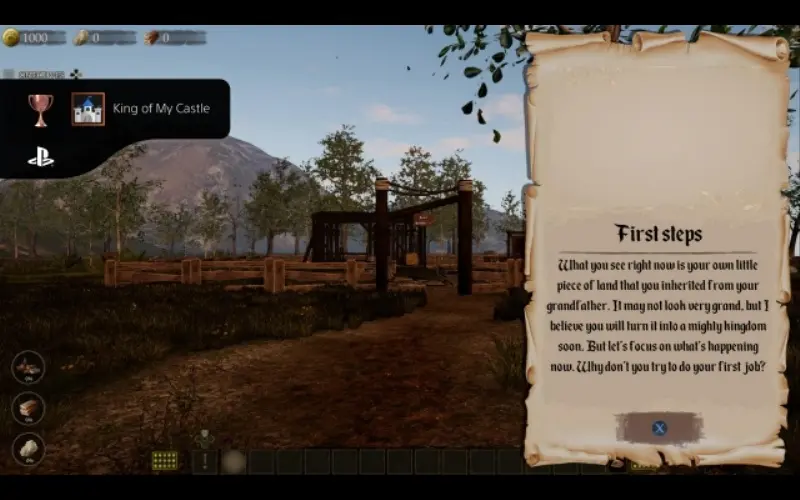800x500 pixels.
Task: Select the round grey item hotbar slot
Action: coord(234,461)
